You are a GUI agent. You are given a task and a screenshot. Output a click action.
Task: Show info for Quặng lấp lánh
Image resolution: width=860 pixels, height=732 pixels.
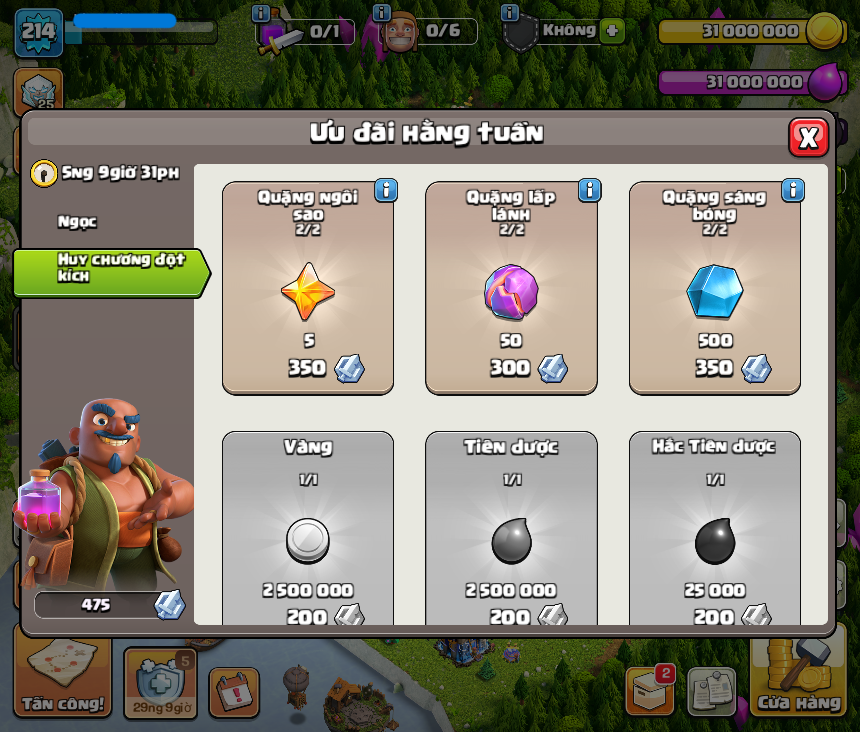tap(589, 190)
